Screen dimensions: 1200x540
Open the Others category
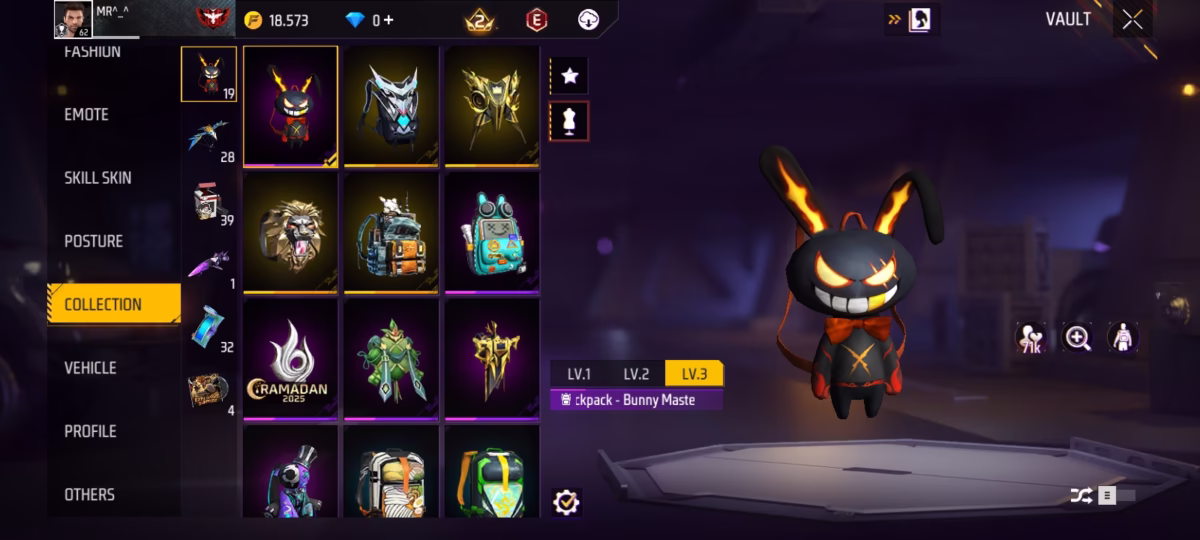click(89, 494)
